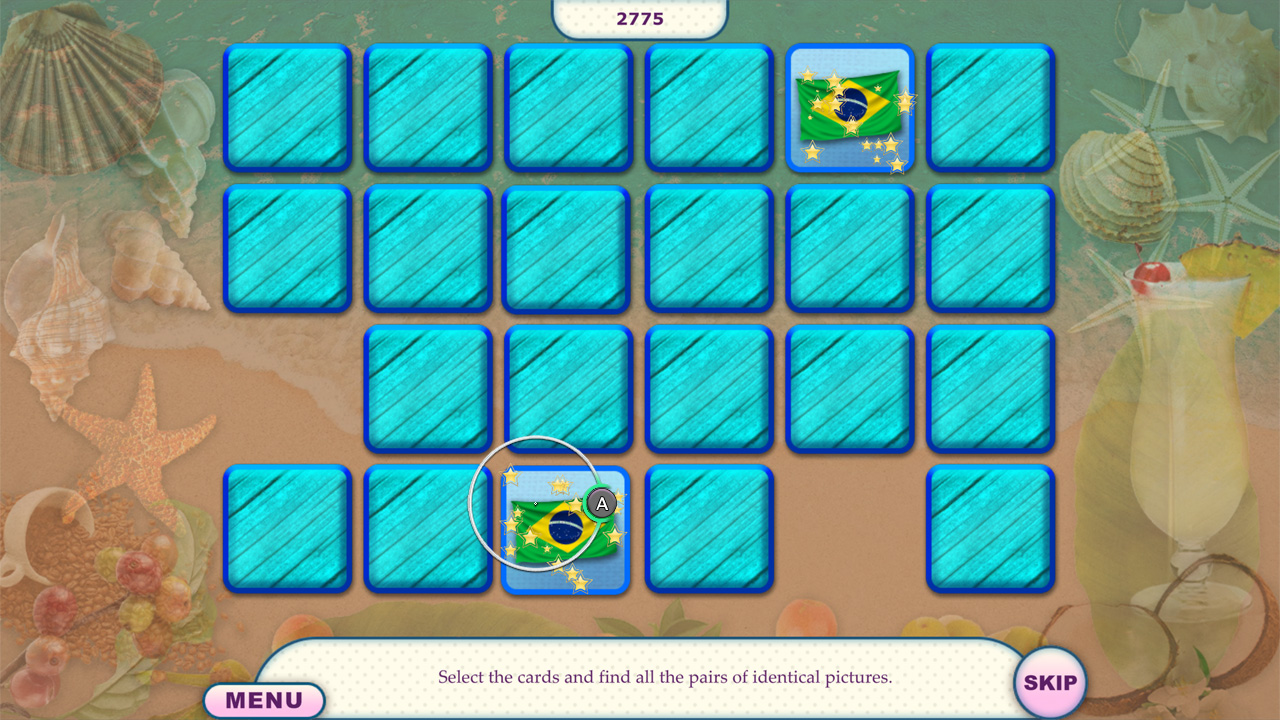
Task: Flip the card right of the bottom Brazil flag
Action: pos(709,530)
